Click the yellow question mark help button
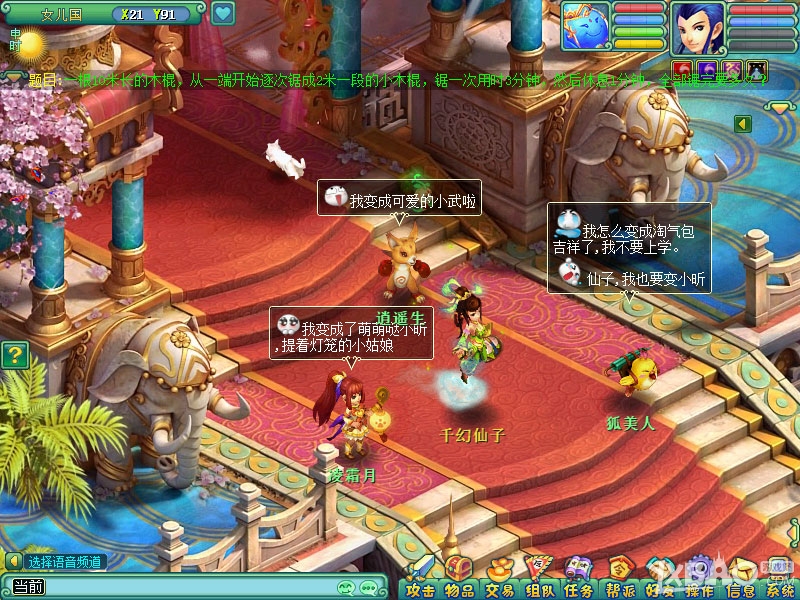 pyautogui.click(x=14, y=355)
